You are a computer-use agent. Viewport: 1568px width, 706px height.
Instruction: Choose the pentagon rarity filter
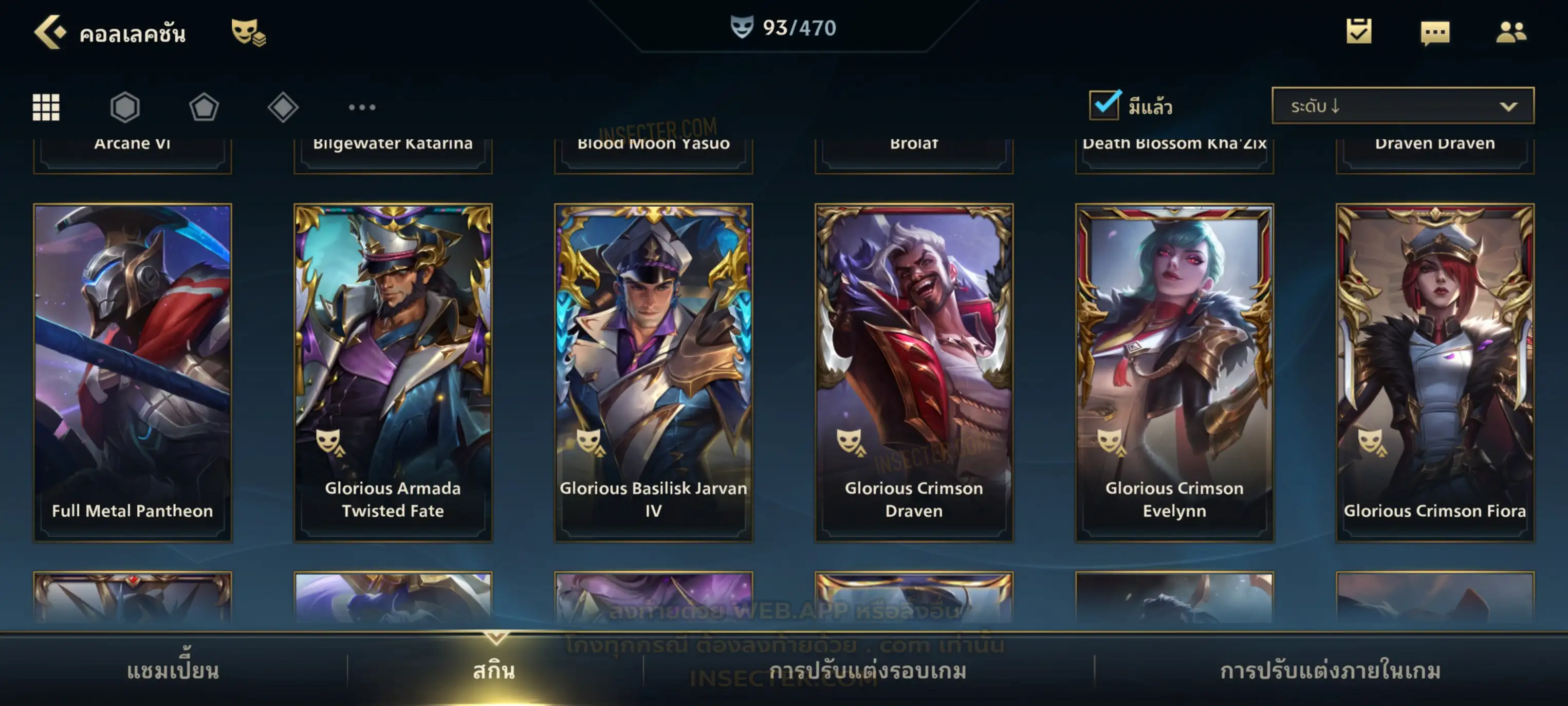tap(204, 107)
